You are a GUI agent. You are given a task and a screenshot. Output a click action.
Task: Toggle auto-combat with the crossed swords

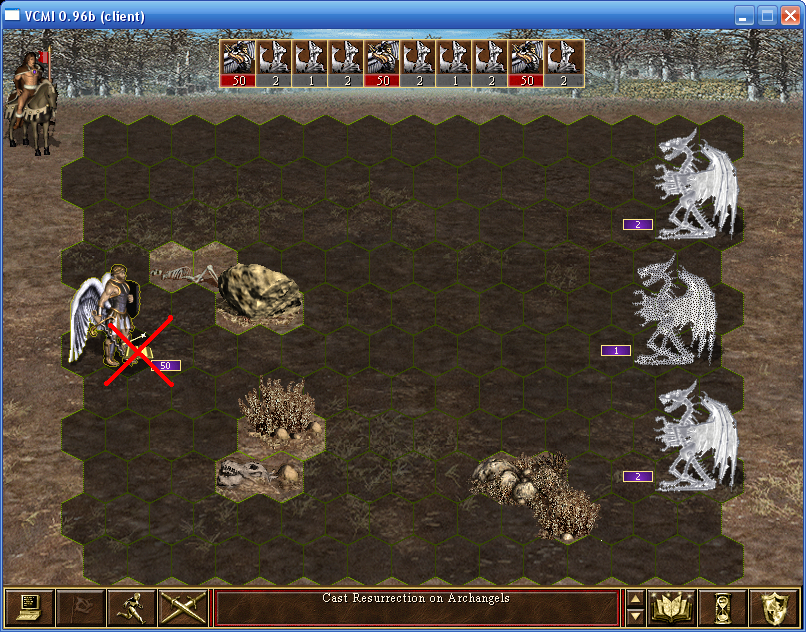point(182,607)
